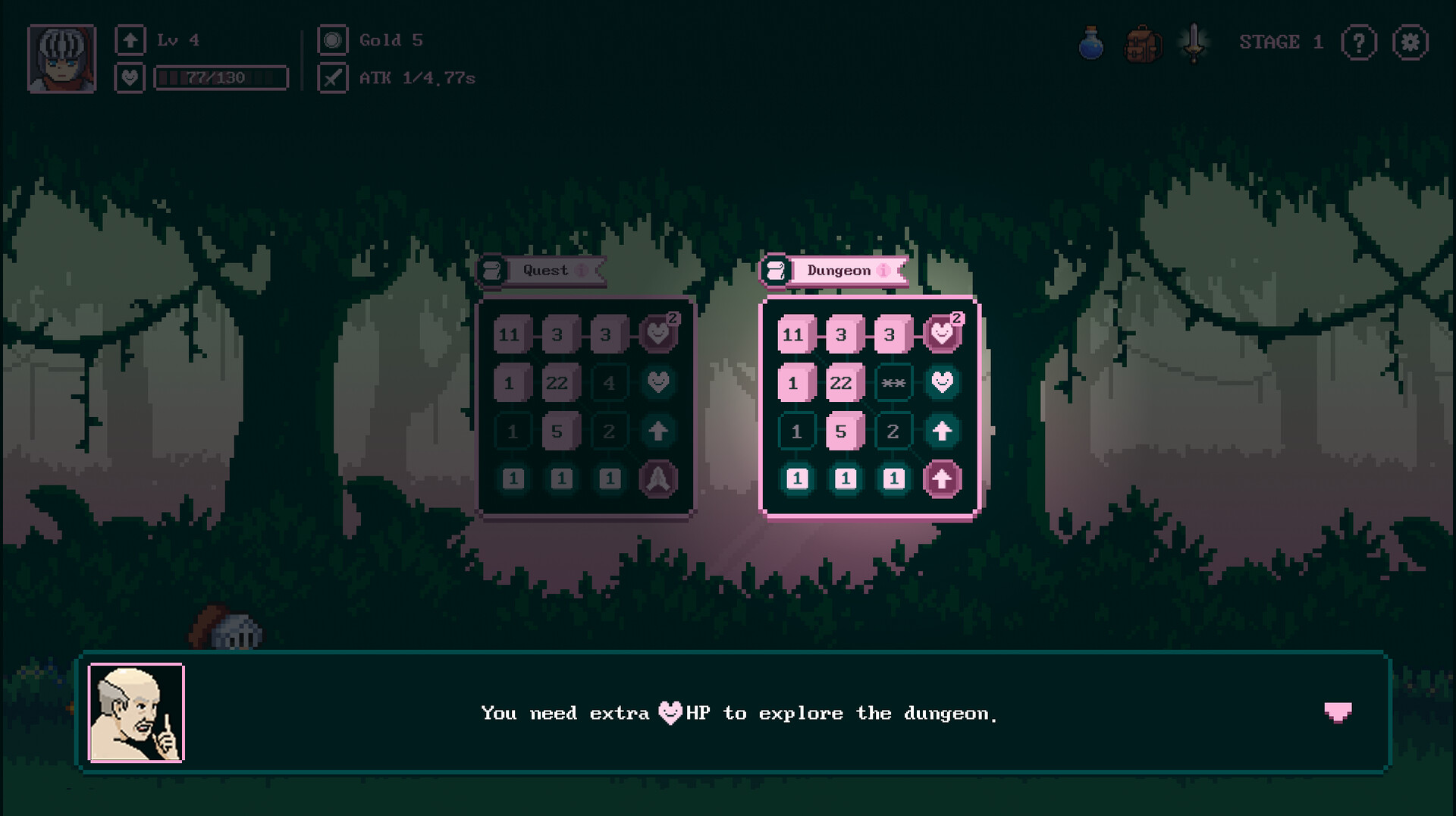The height and width of the screenshot is (816, 1456).
Task: Toggle the smiling heart tile in the Dungeon grid
Action: click(943, 382)
